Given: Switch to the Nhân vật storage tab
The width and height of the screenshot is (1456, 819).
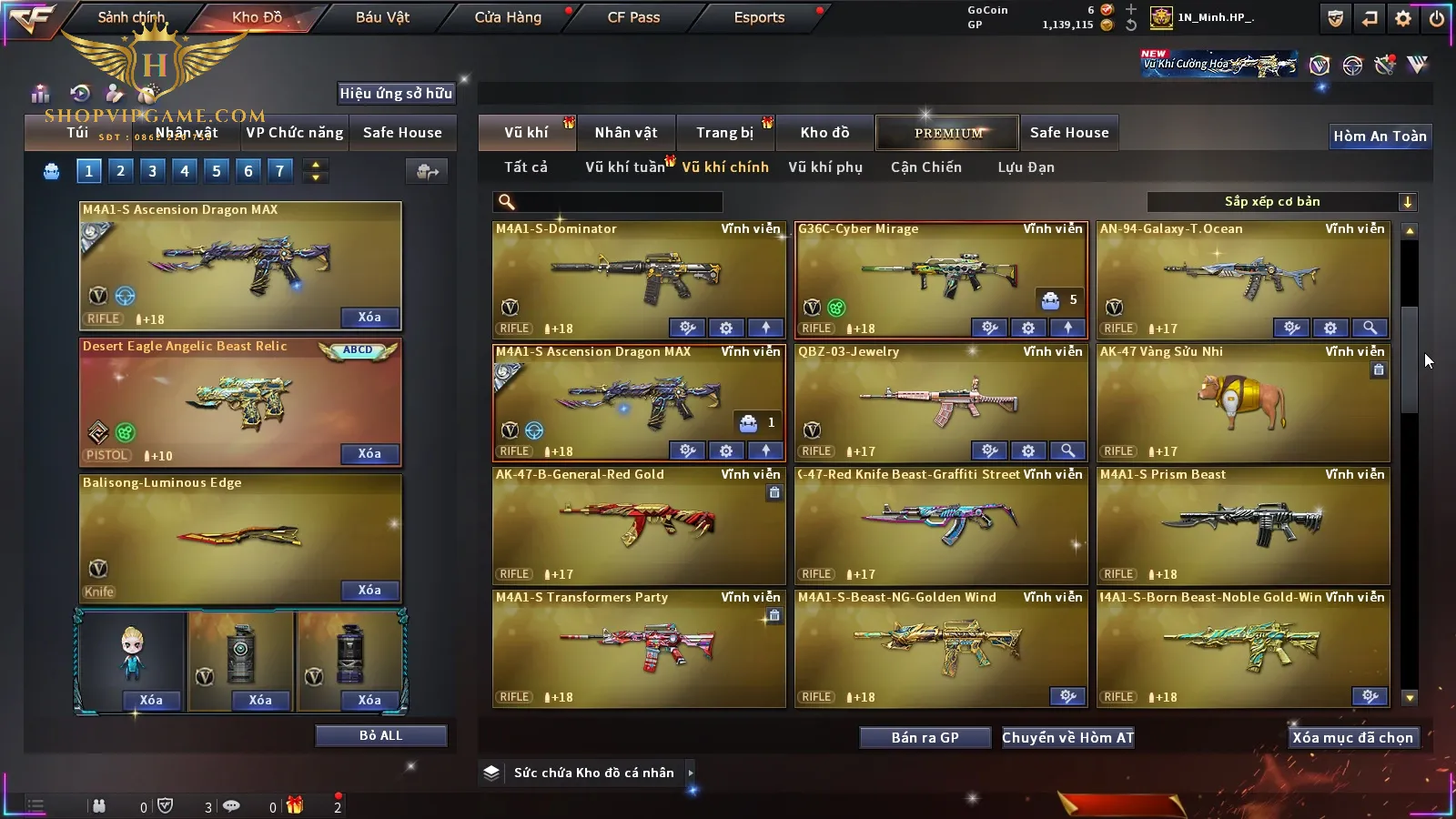Looking at the screenshot, I should point(626,133).
